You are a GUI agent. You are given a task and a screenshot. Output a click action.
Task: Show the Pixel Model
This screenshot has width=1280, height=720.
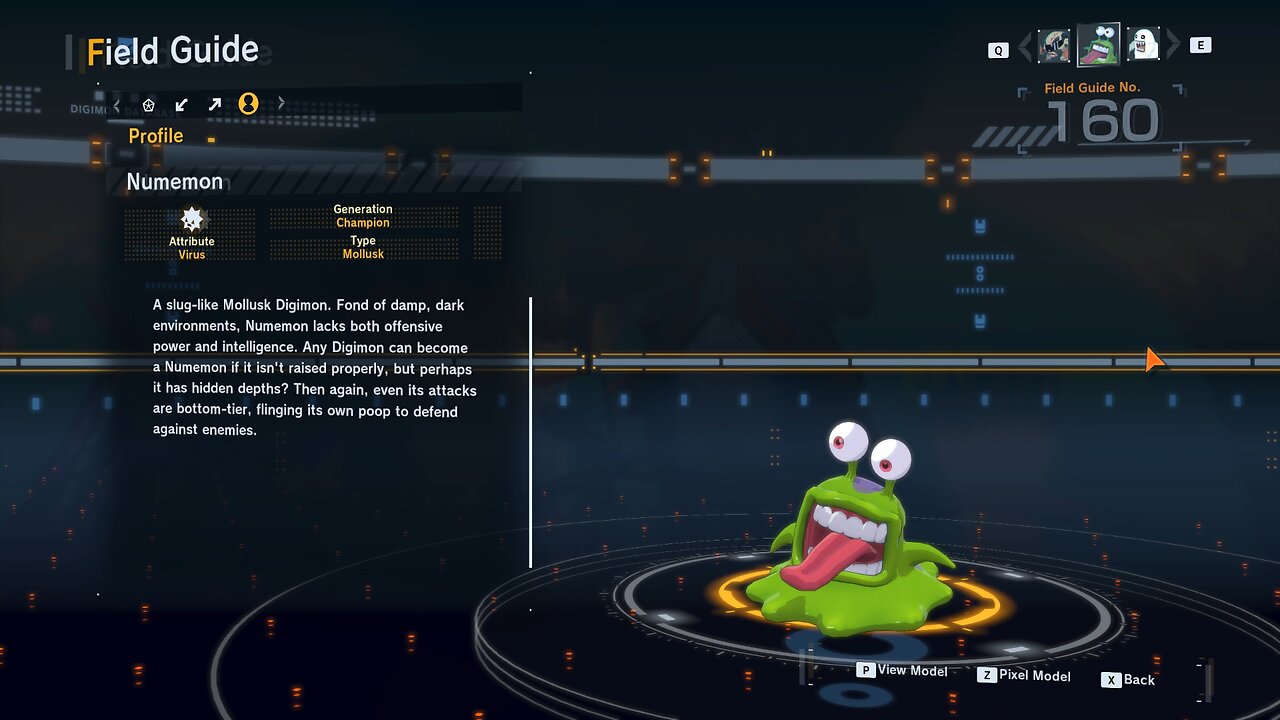tap(1024, 676)
